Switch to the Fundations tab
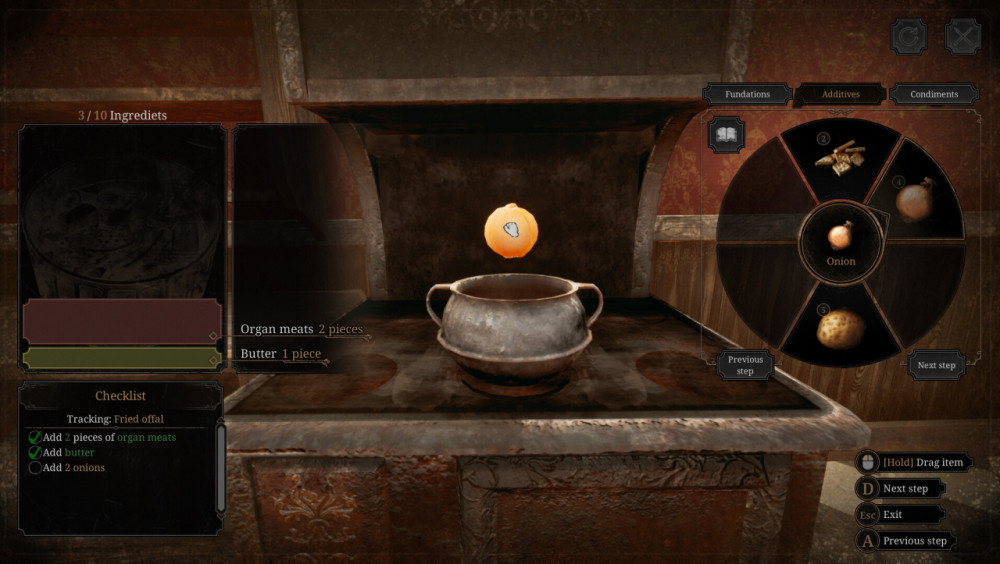 (748, 94)
